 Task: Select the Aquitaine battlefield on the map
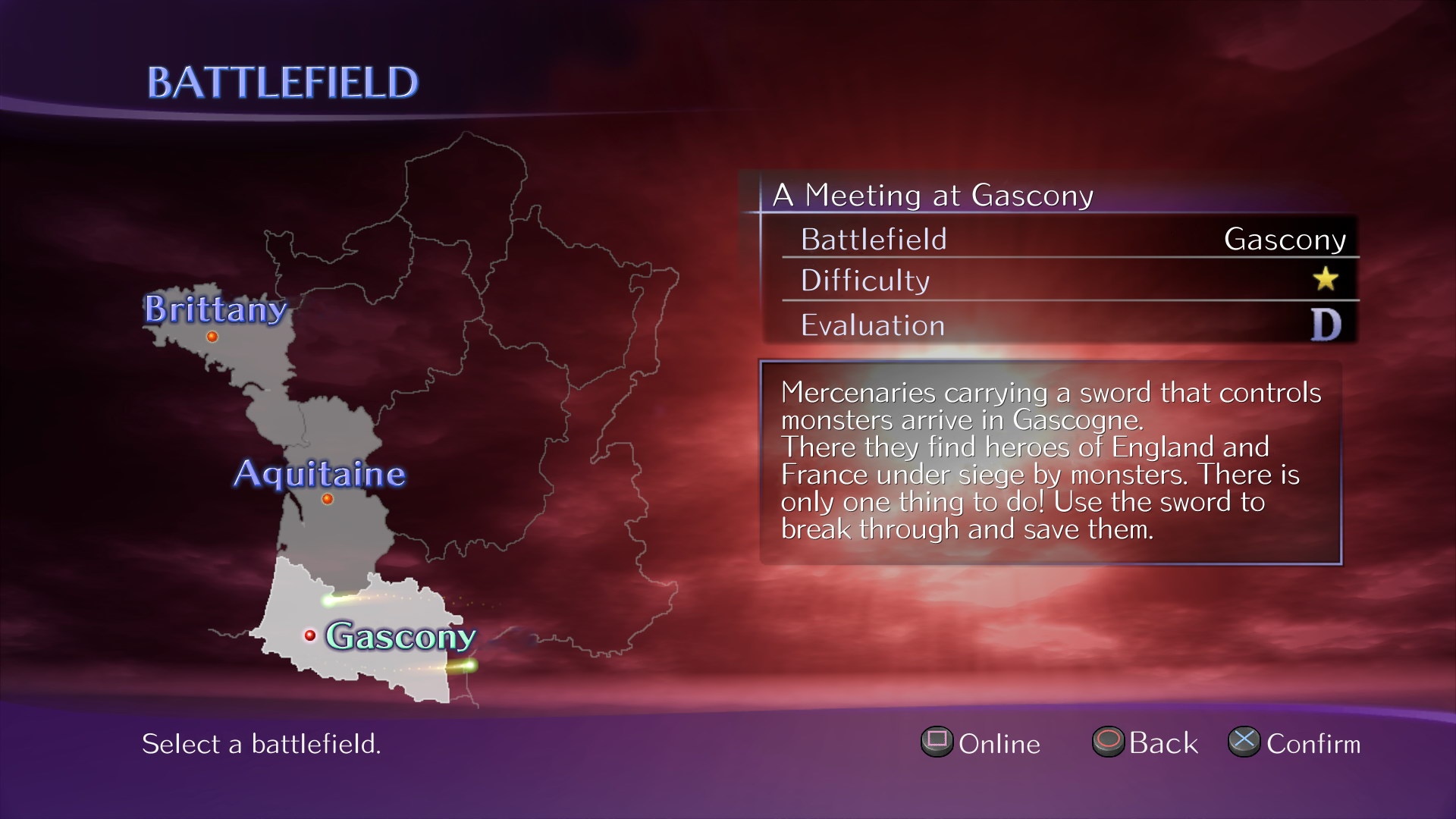(x=318, y=474)
